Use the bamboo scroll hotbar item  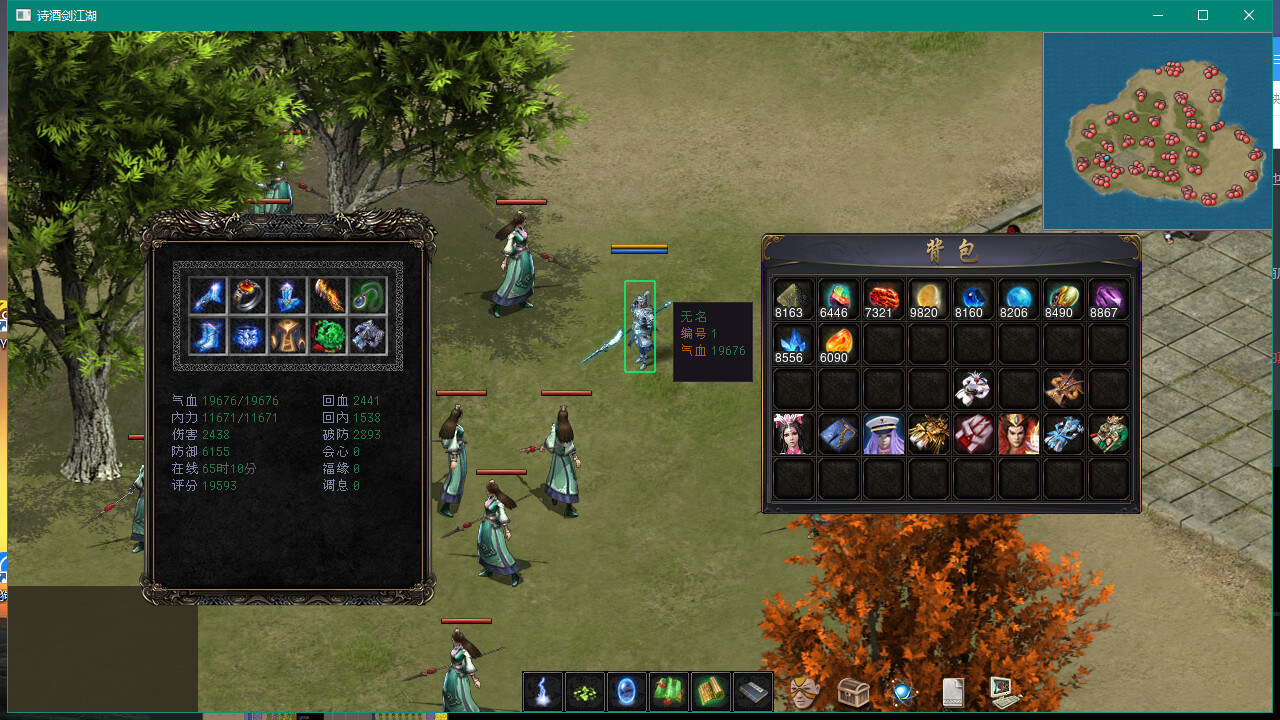710,691
